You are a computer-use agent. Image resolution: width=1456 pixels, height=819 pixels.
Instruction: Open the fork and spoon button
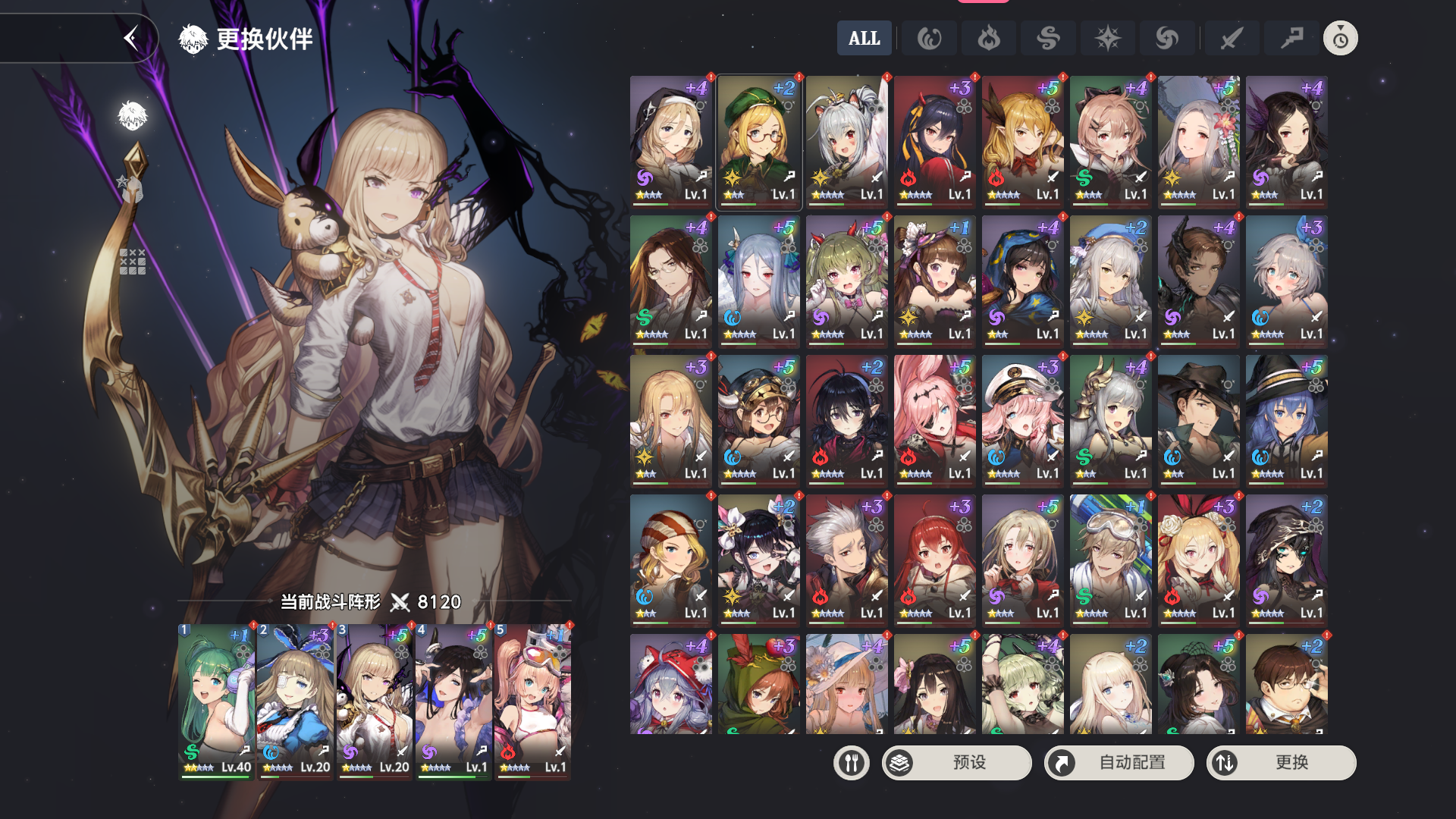[x=851, y=762]
